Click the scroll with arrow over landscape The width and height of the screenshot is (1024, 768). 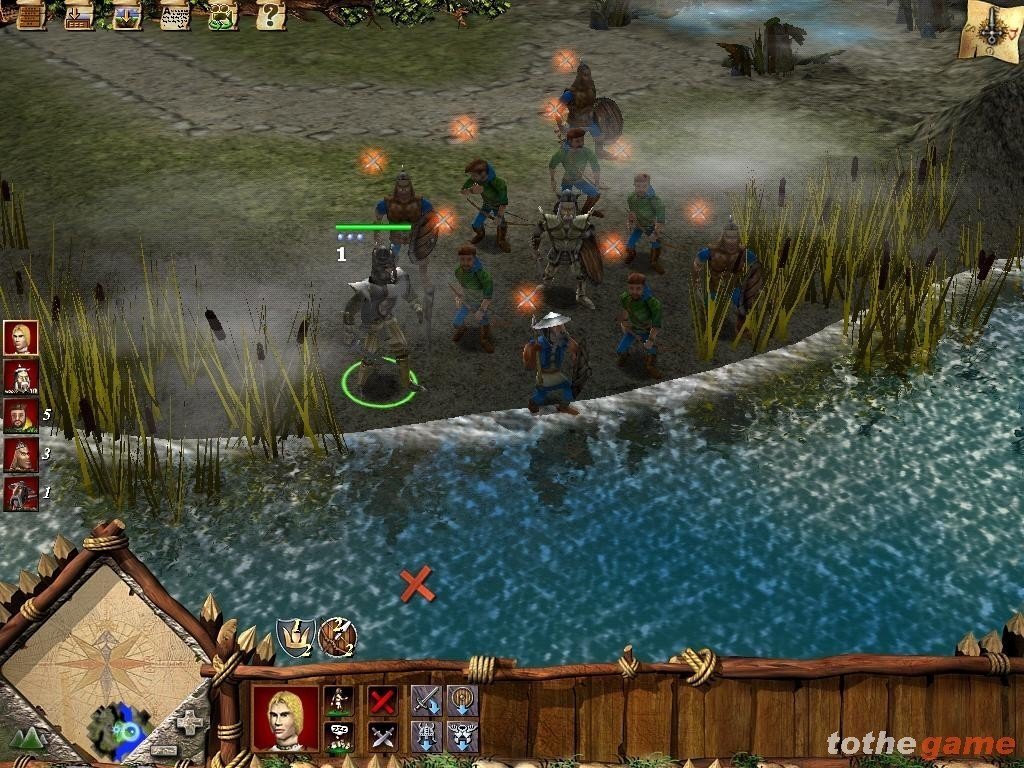[127, 15]
